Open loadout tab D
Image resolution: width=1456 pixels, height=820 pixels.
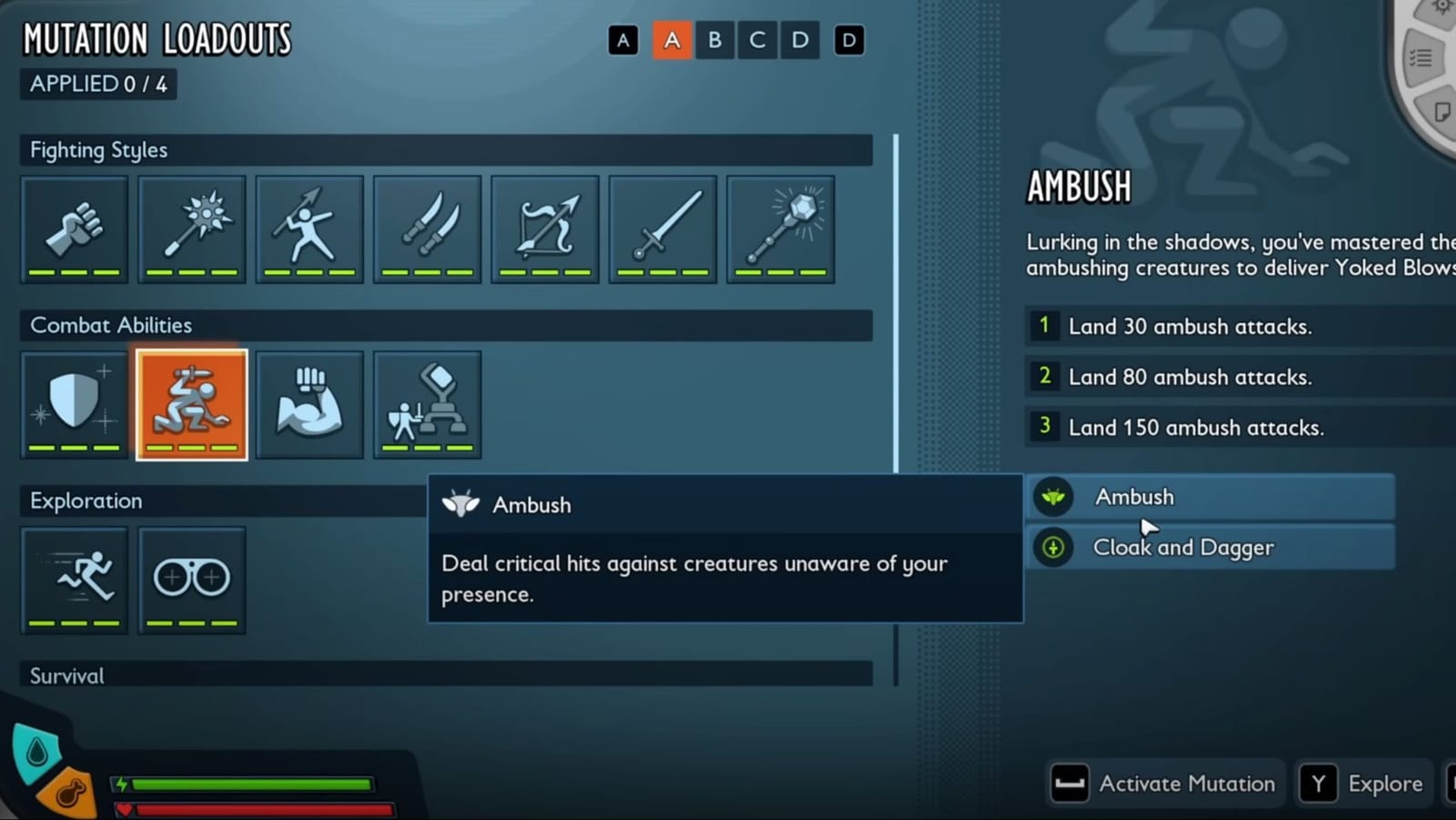[x=799, y=39]
